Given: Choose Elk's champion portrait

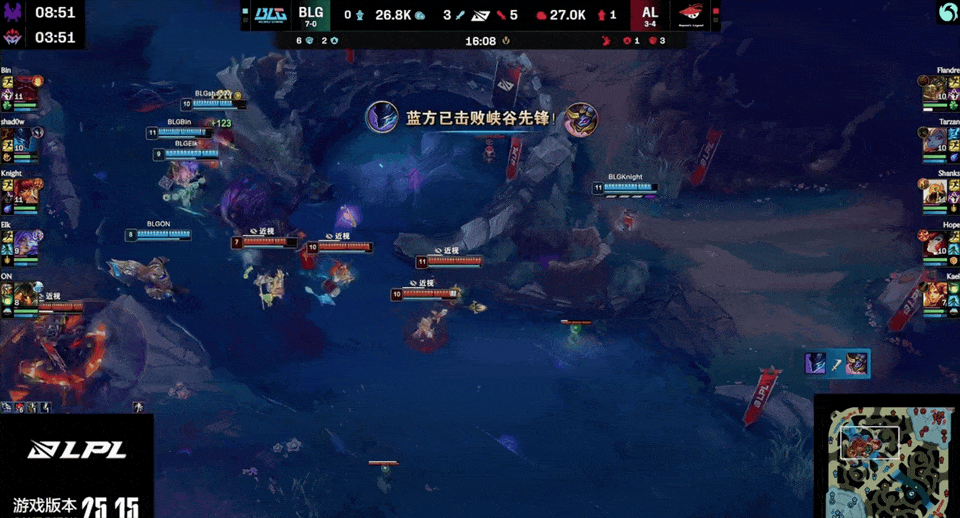Looking at the screenshot, I should pos(25,243).
